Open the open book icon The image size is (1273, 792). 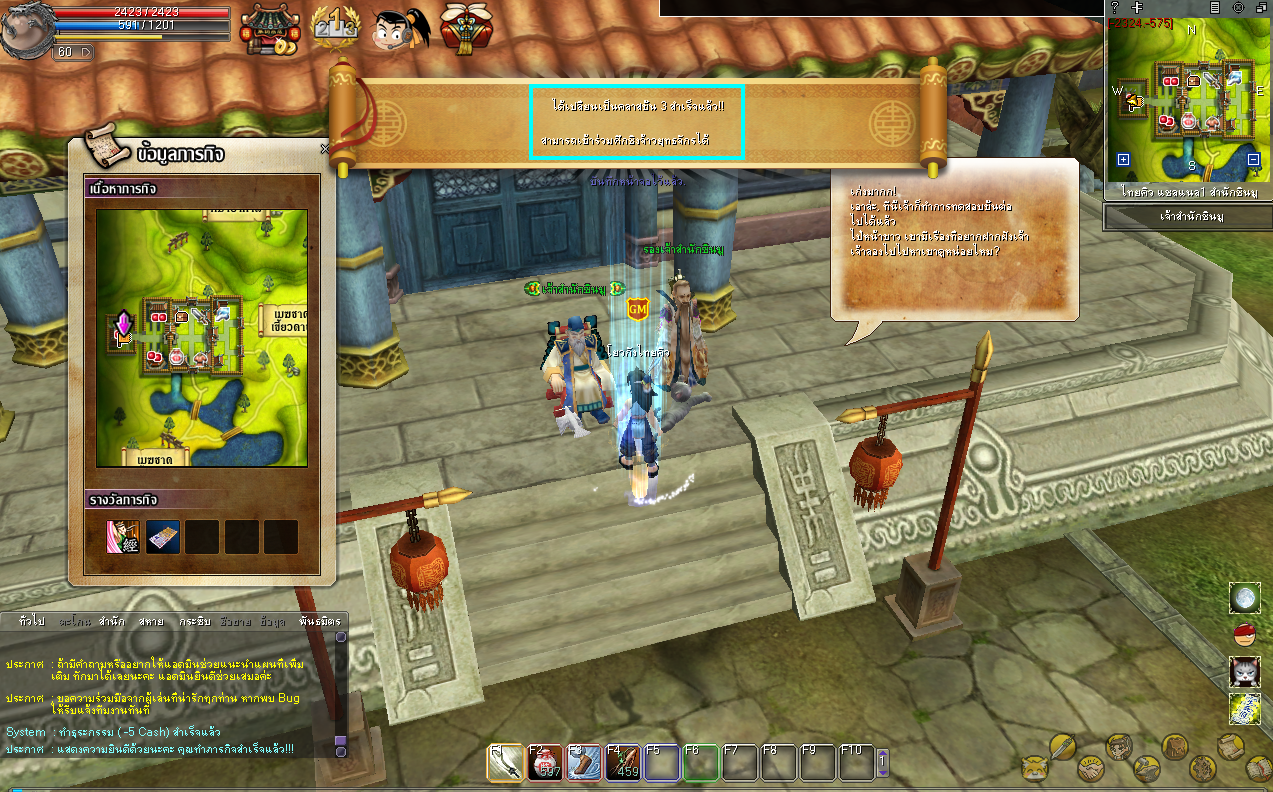[1259, 769]
